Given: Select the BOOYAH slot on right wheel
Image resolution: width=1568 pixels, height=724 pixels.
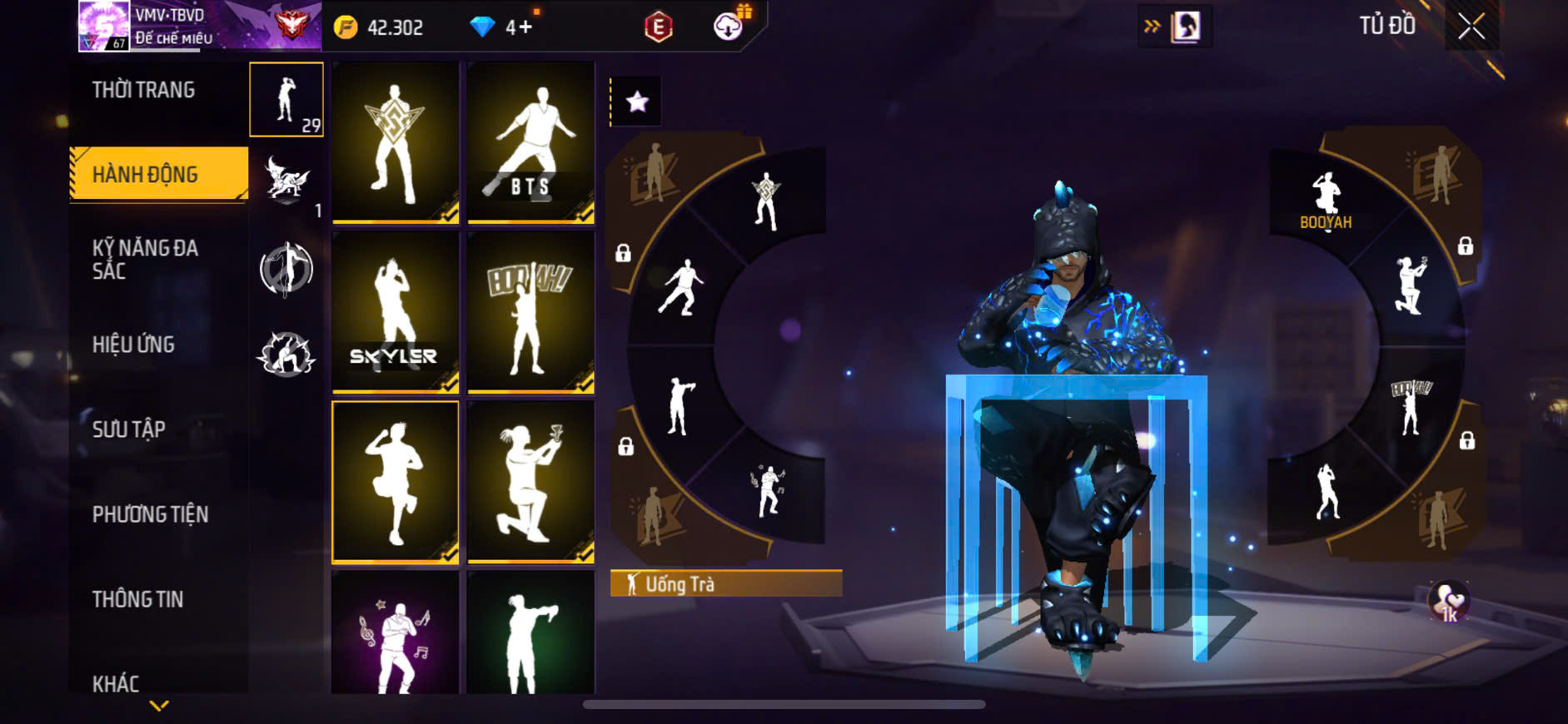Looking at the screenshot, I should click(x=1326, y=200).
